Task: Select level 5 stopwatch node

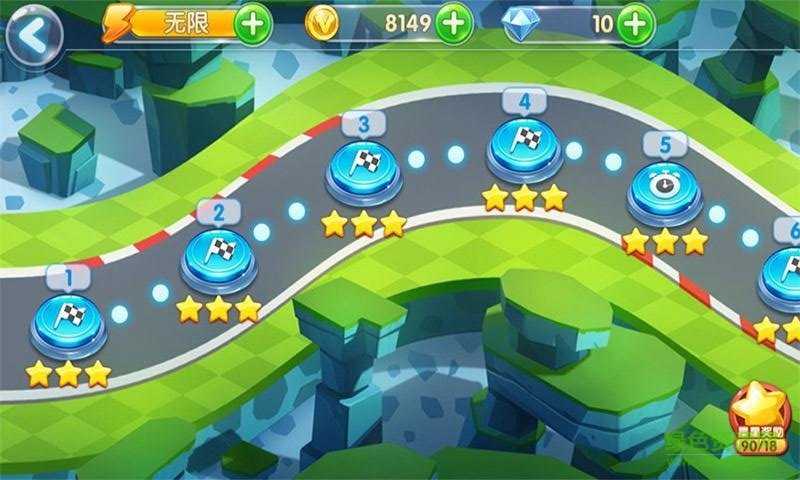Action: (x=664, y=188)
